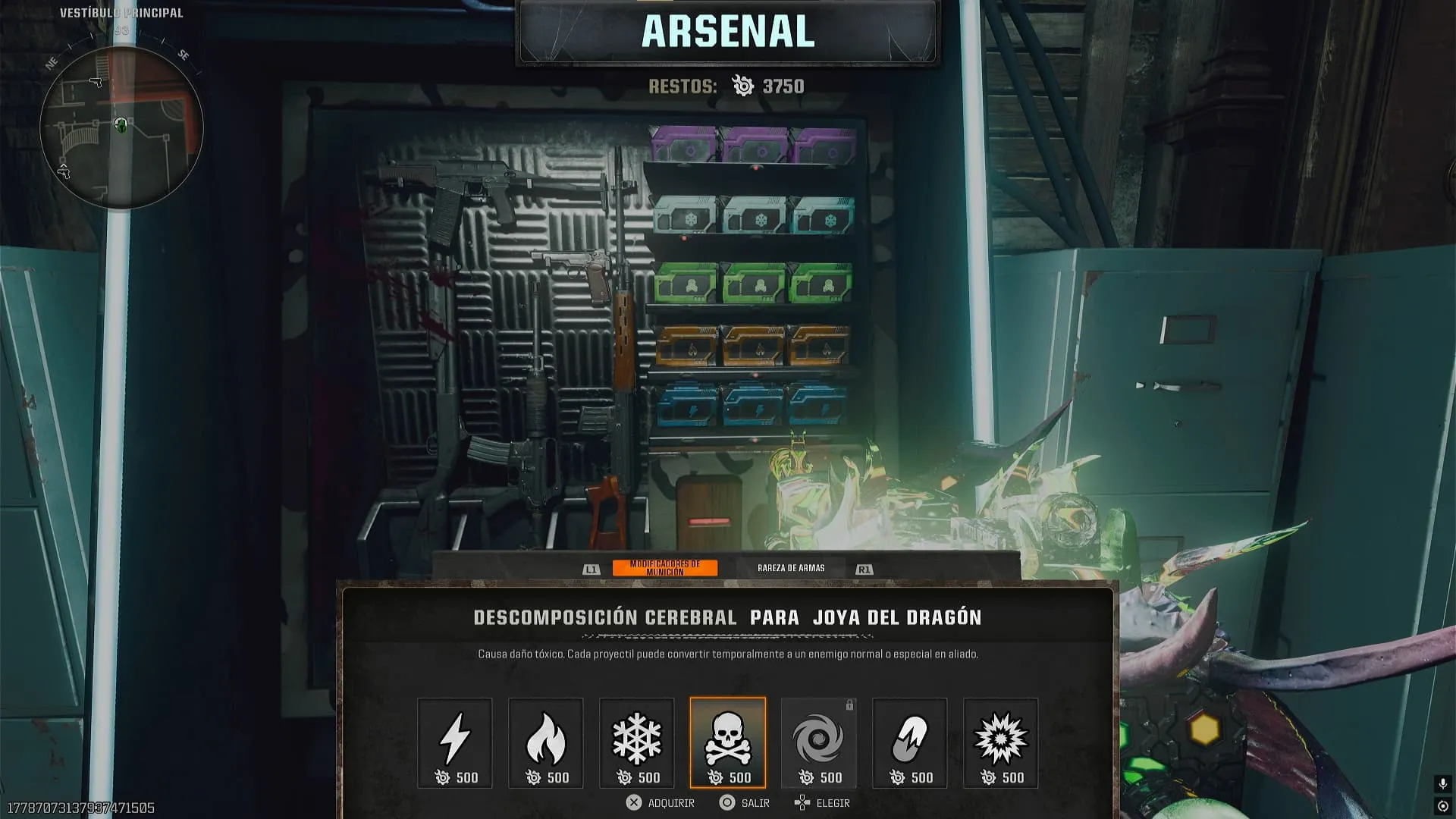The height and width of the screenshot is (819, 1456).
Task: Select the lightning bolt ammo mod
Action: point(455,742)
